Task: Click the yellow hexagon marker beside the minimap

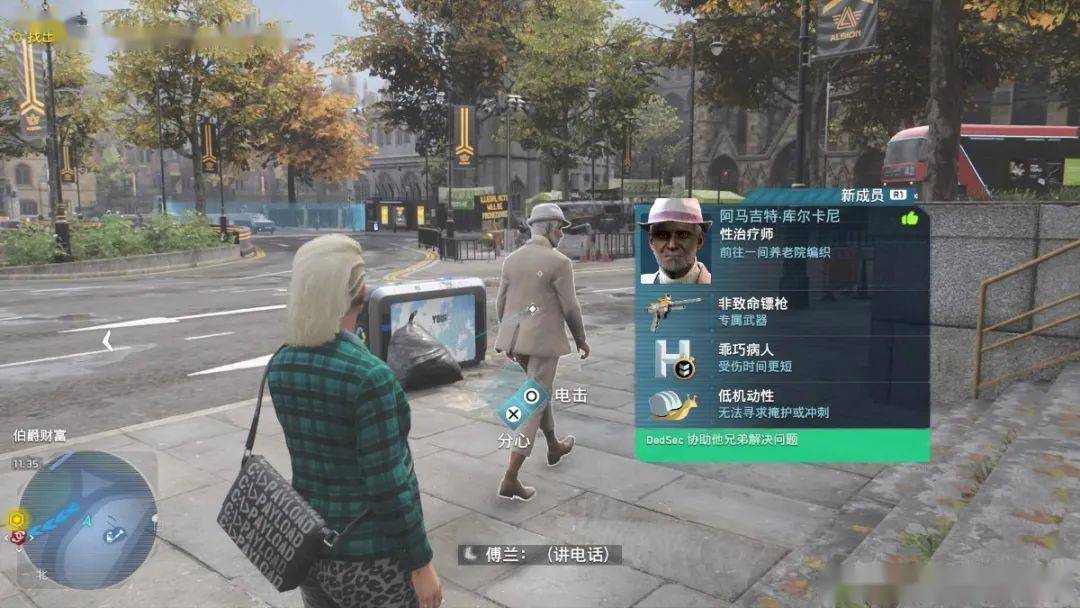Action: 15,519
